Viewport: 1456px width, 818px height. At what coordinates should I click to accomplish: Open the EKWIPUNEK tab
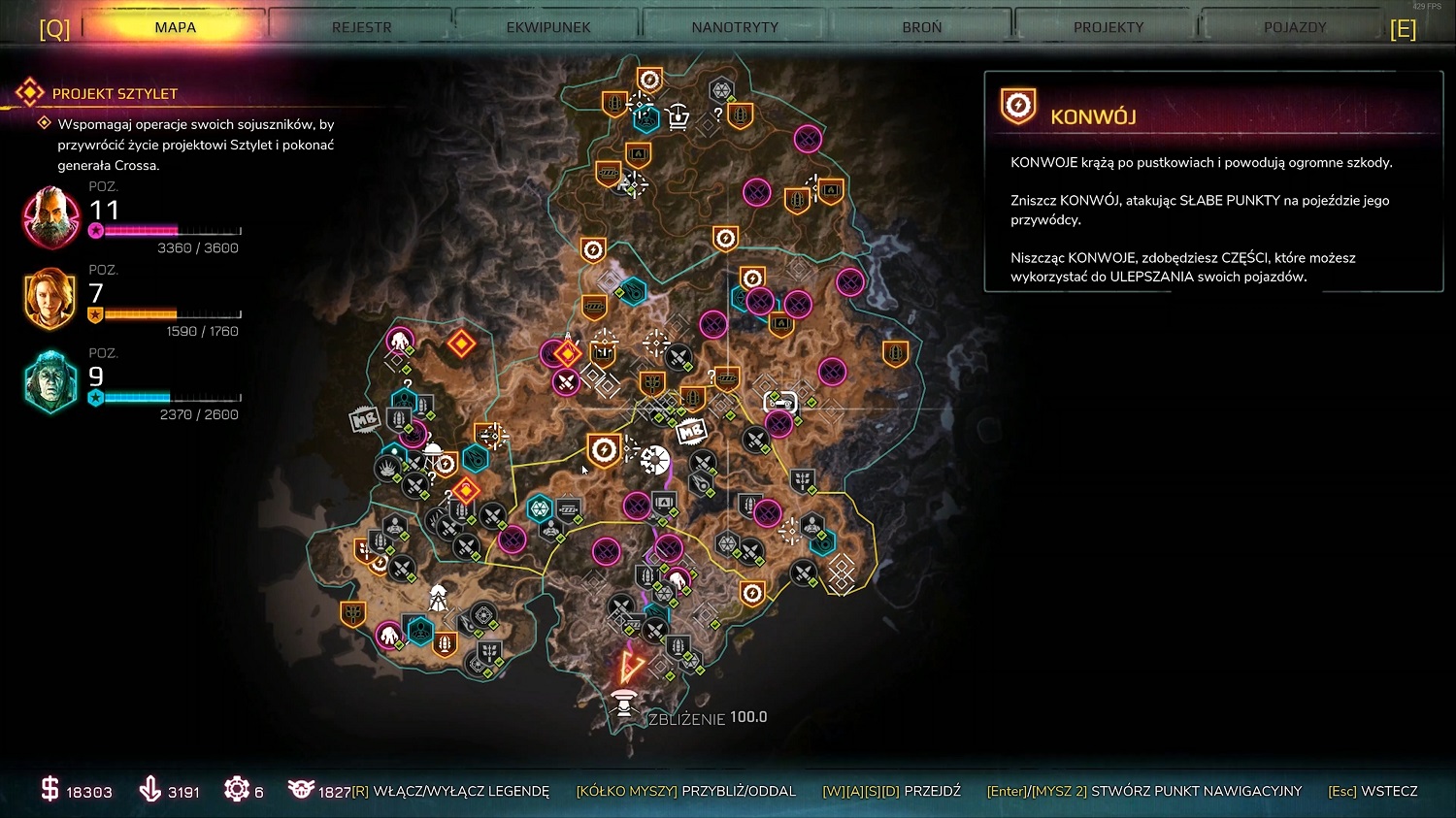(548, 27)
